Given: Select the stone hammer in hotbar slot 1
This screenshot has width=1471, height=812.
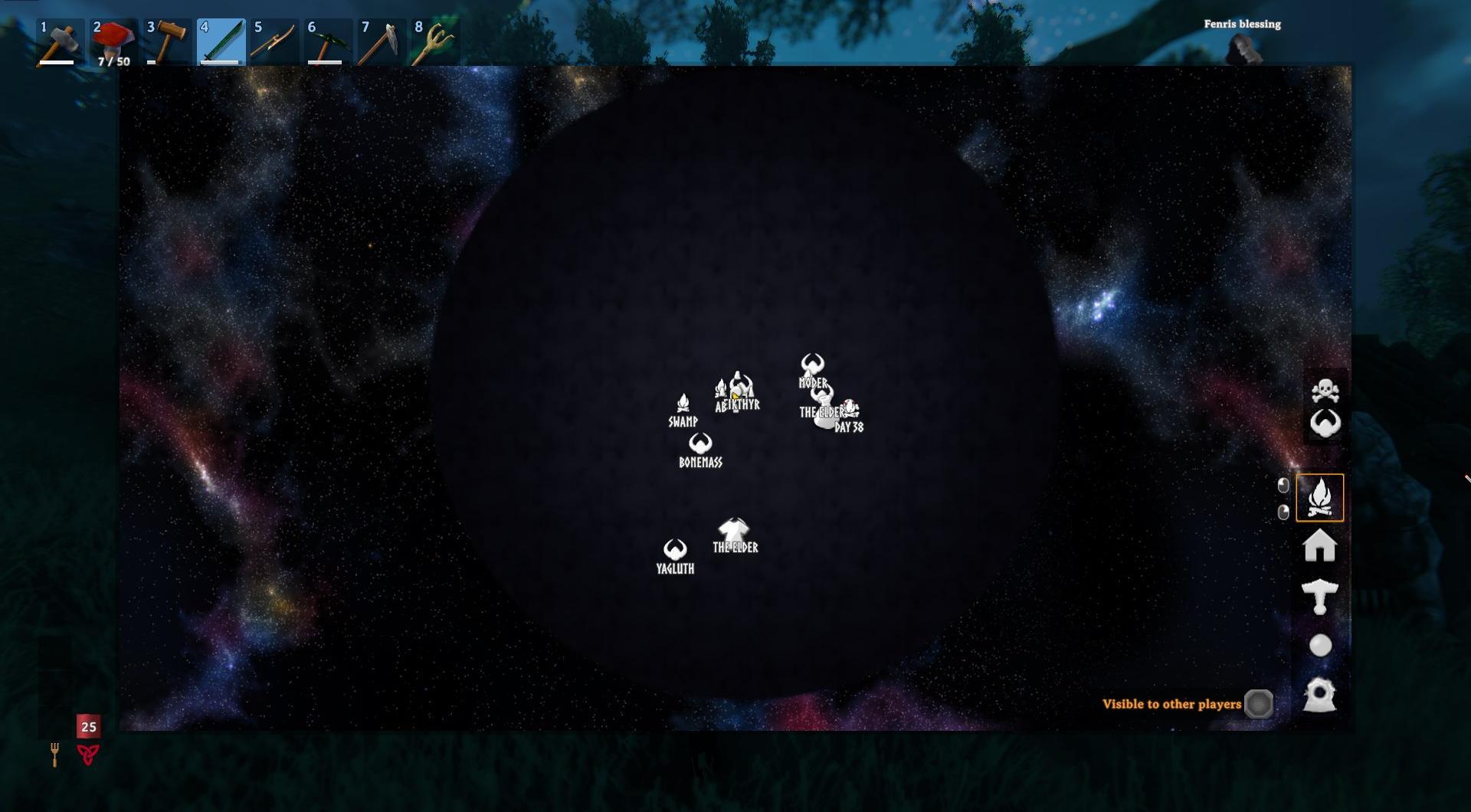Looking at the screenshot, I should [x=59, y=42].
